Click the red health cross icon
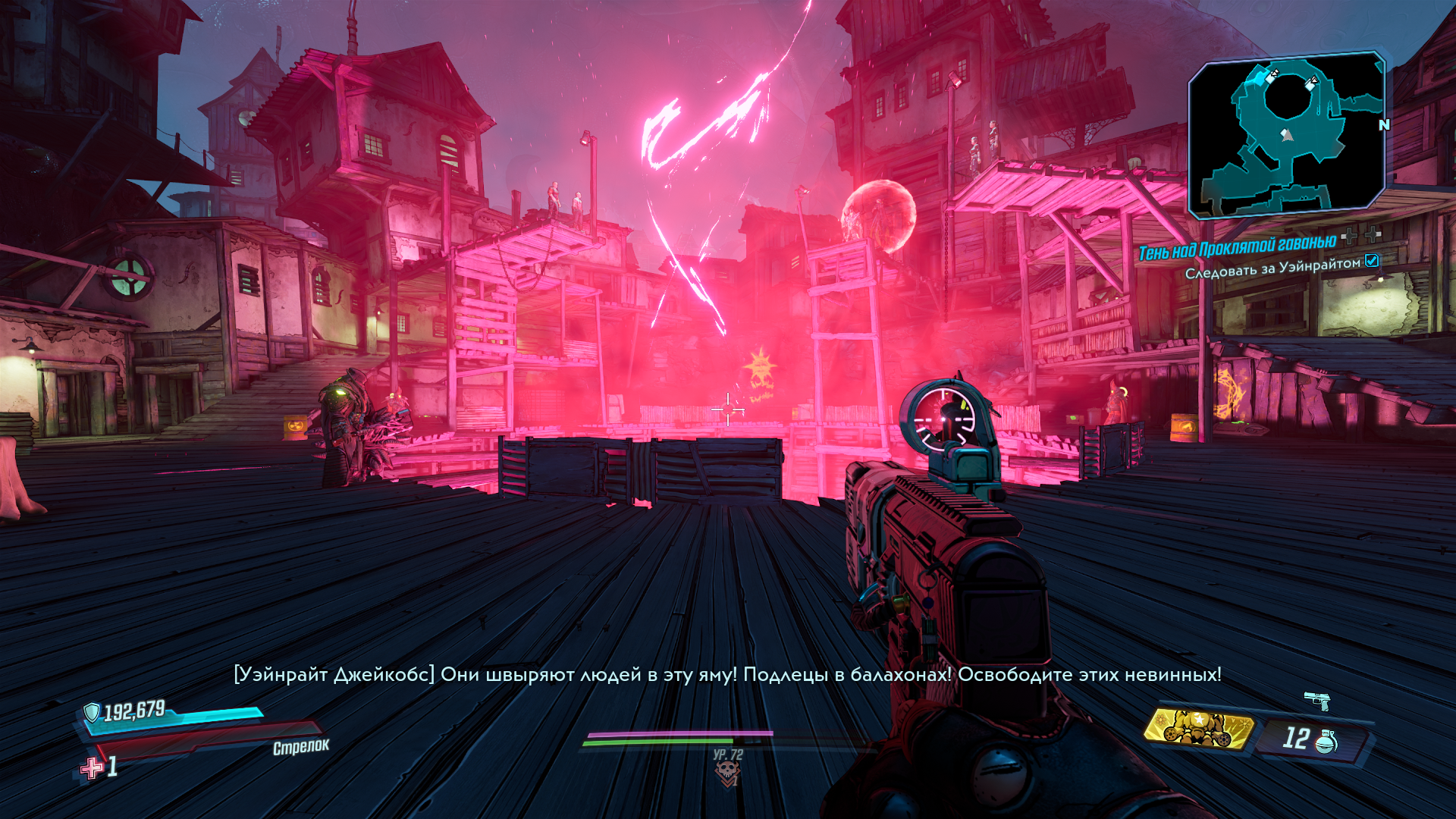1456x819 pixels. [92, 768]
